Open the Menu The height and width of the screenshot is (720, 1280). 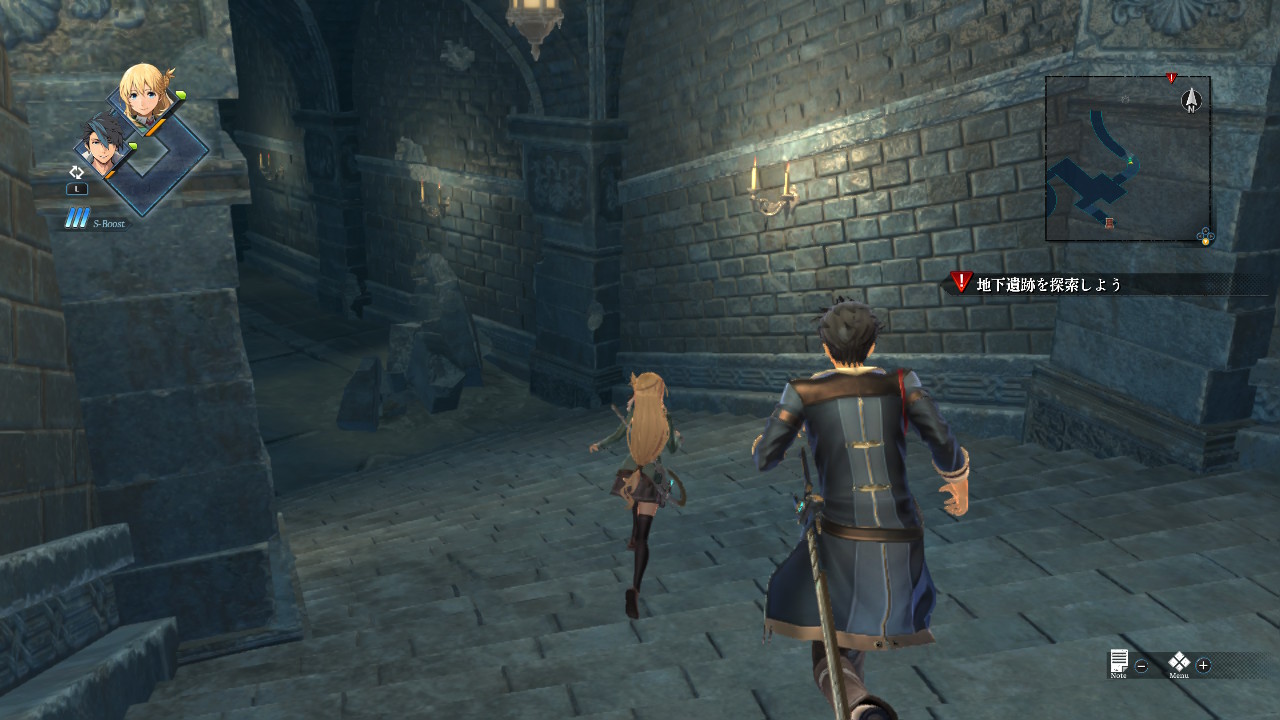pyautogui.click(x=1180, y=663)
